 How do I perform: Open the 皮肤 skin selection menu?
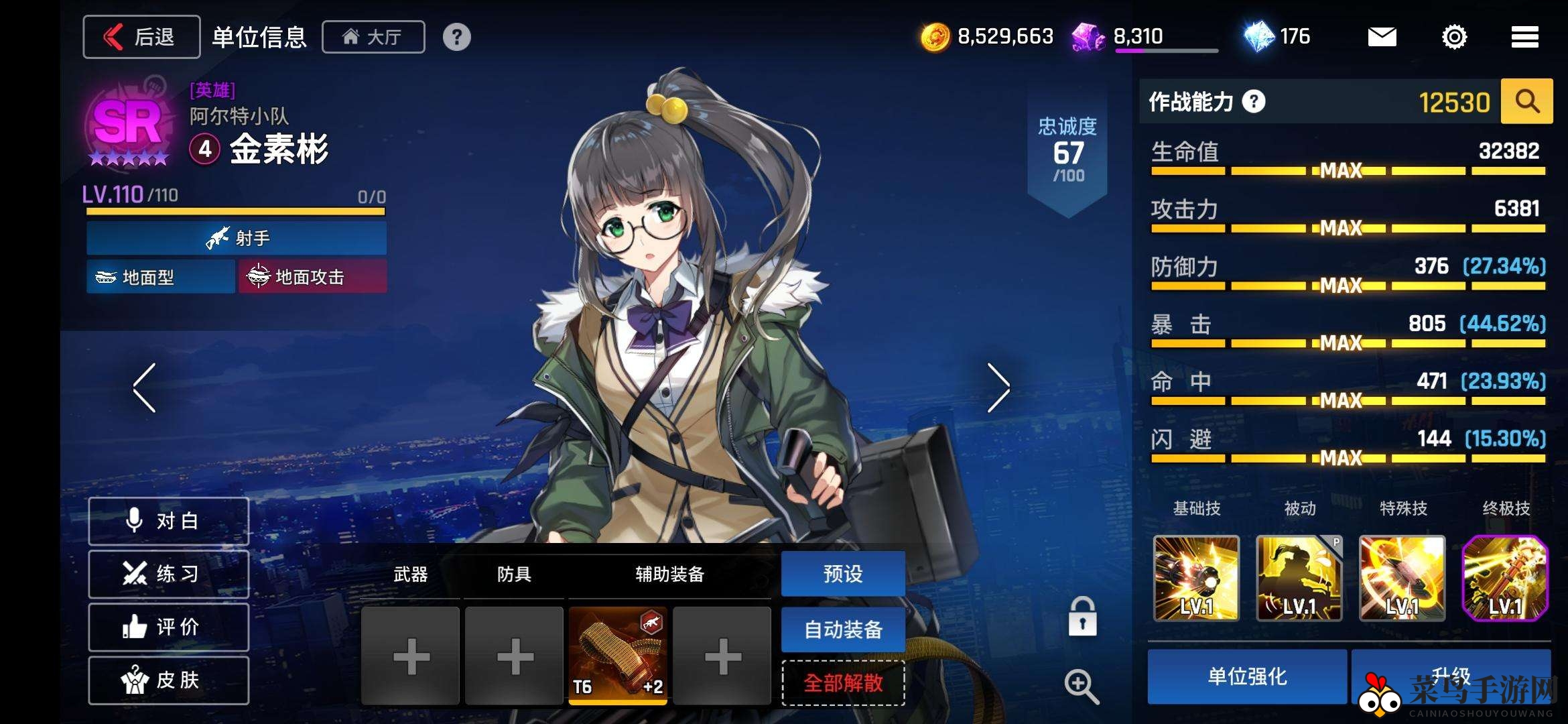[168, 679]
